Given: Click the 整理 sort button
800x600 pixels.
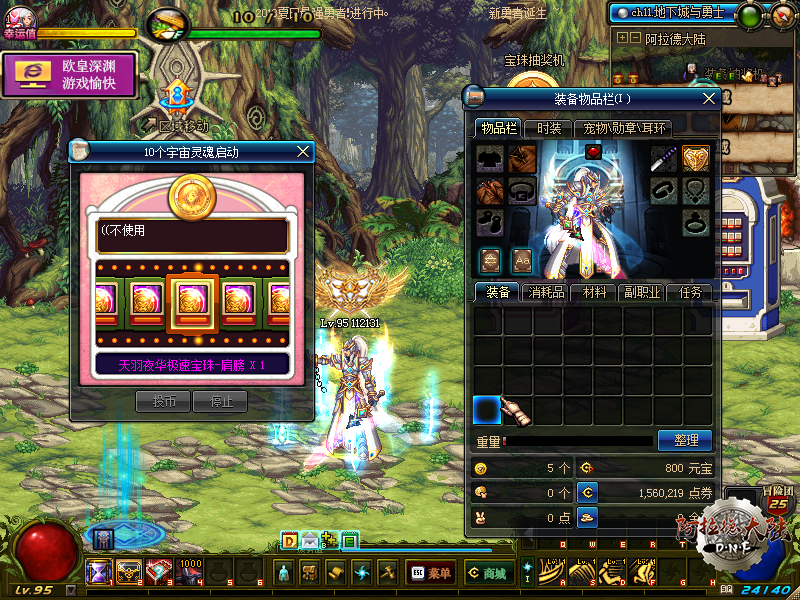Looking at the screenshot, I should (x=685, y=440).
